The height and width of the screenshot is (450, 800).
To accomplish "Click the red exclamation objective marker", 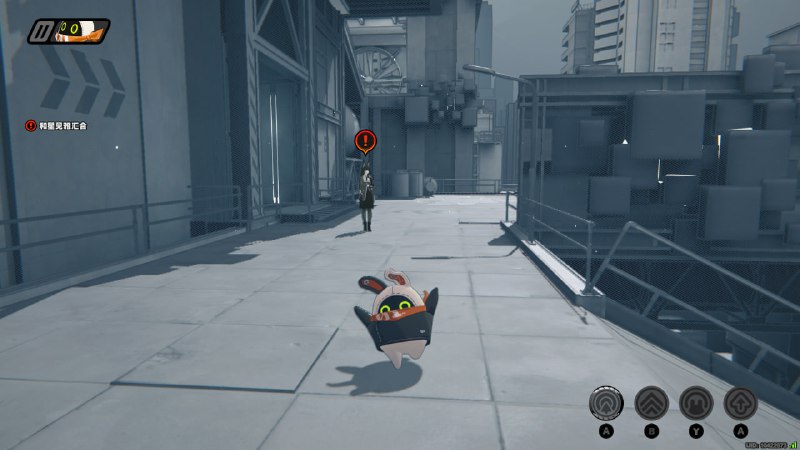I will pos(366,141).
